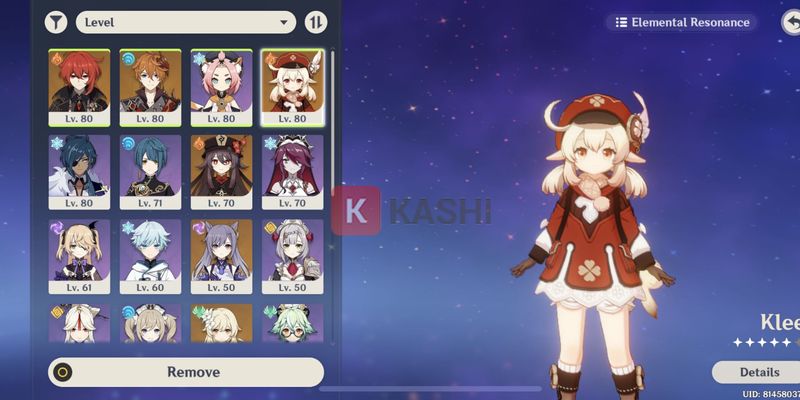Choose the orange-haired Tartaglia portrait
Viewport: 800px width, 400px height.
tap(150, 86)
